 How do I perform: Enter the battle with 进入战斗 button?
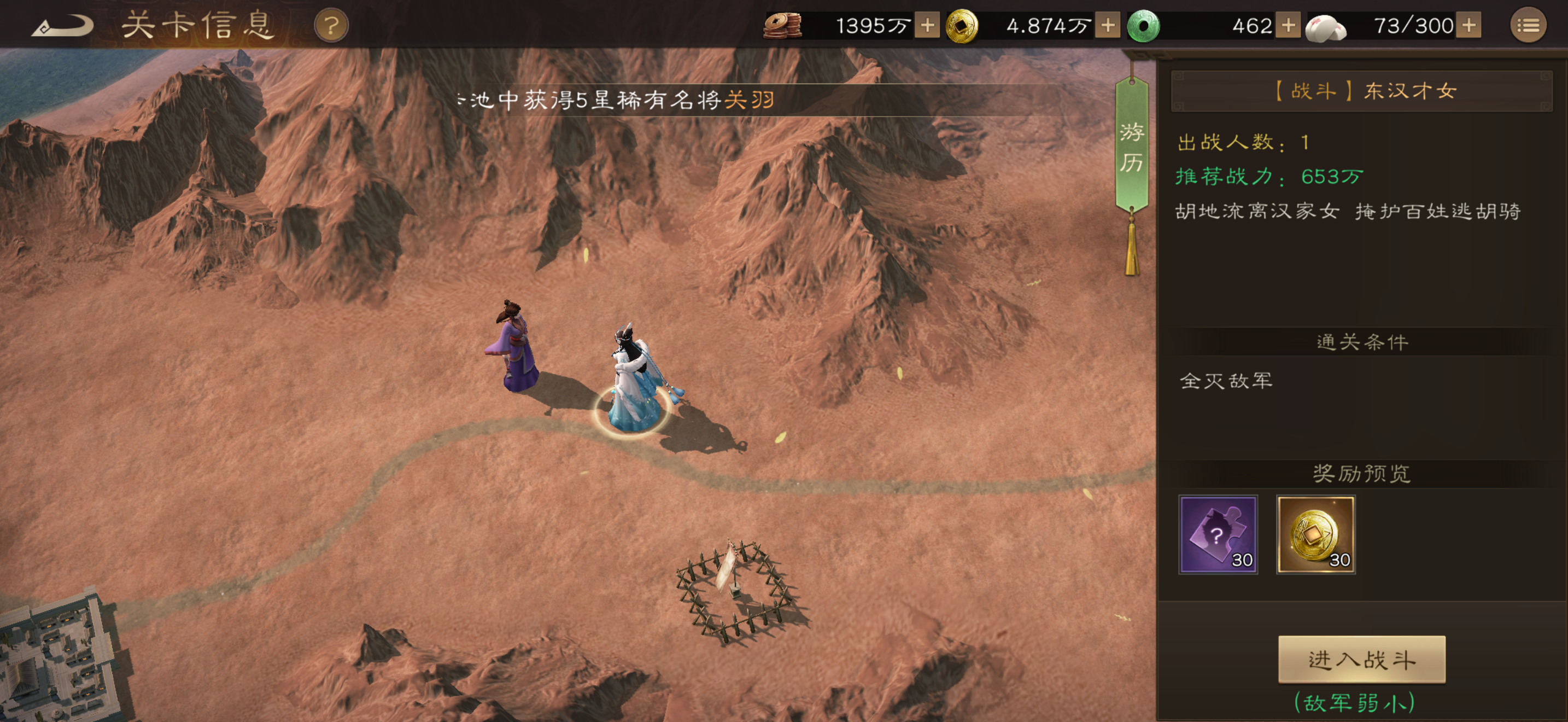[1361, 659]
